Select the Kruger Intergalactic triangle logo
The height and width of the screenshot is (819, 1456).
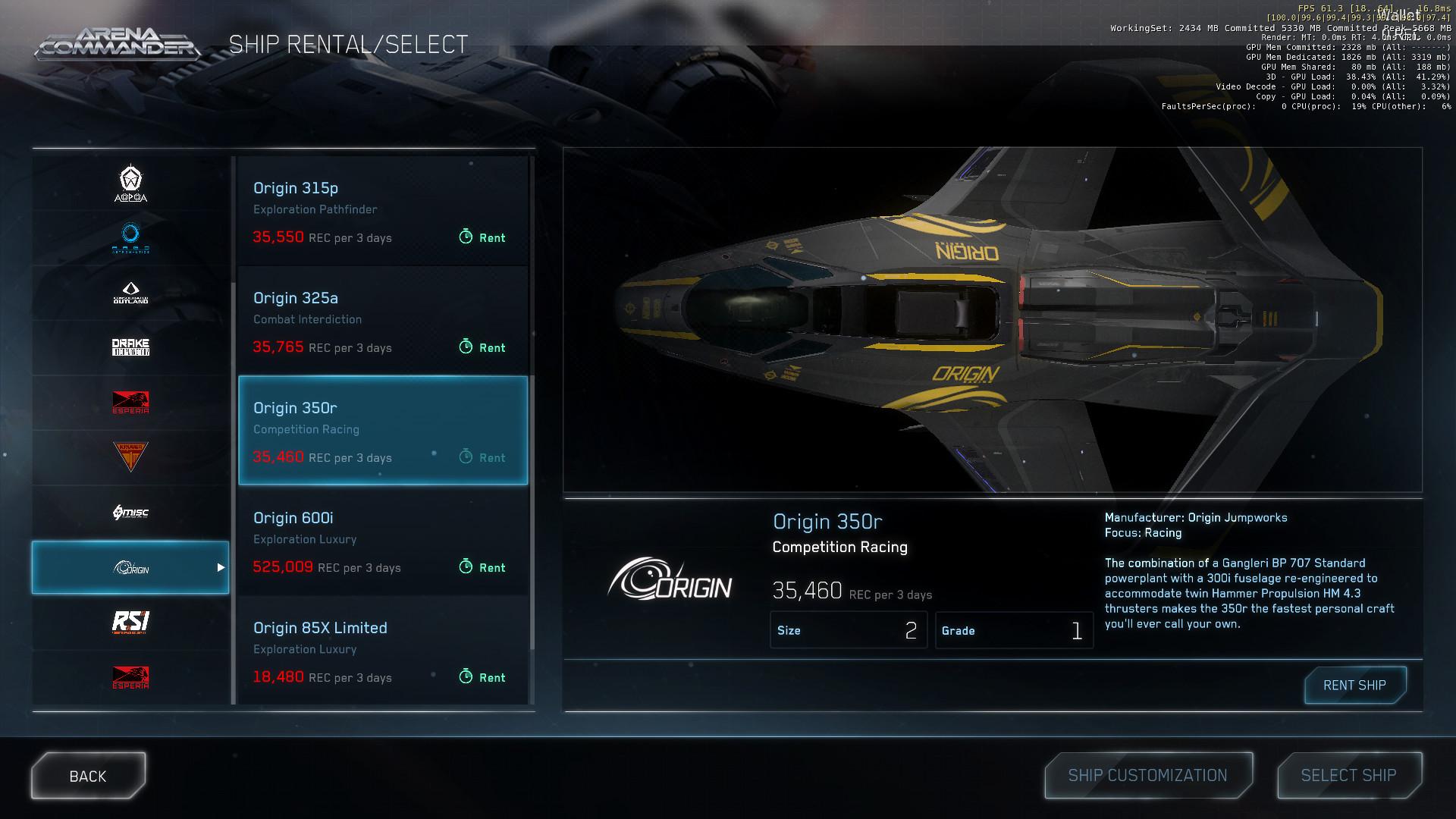point(129,457)
